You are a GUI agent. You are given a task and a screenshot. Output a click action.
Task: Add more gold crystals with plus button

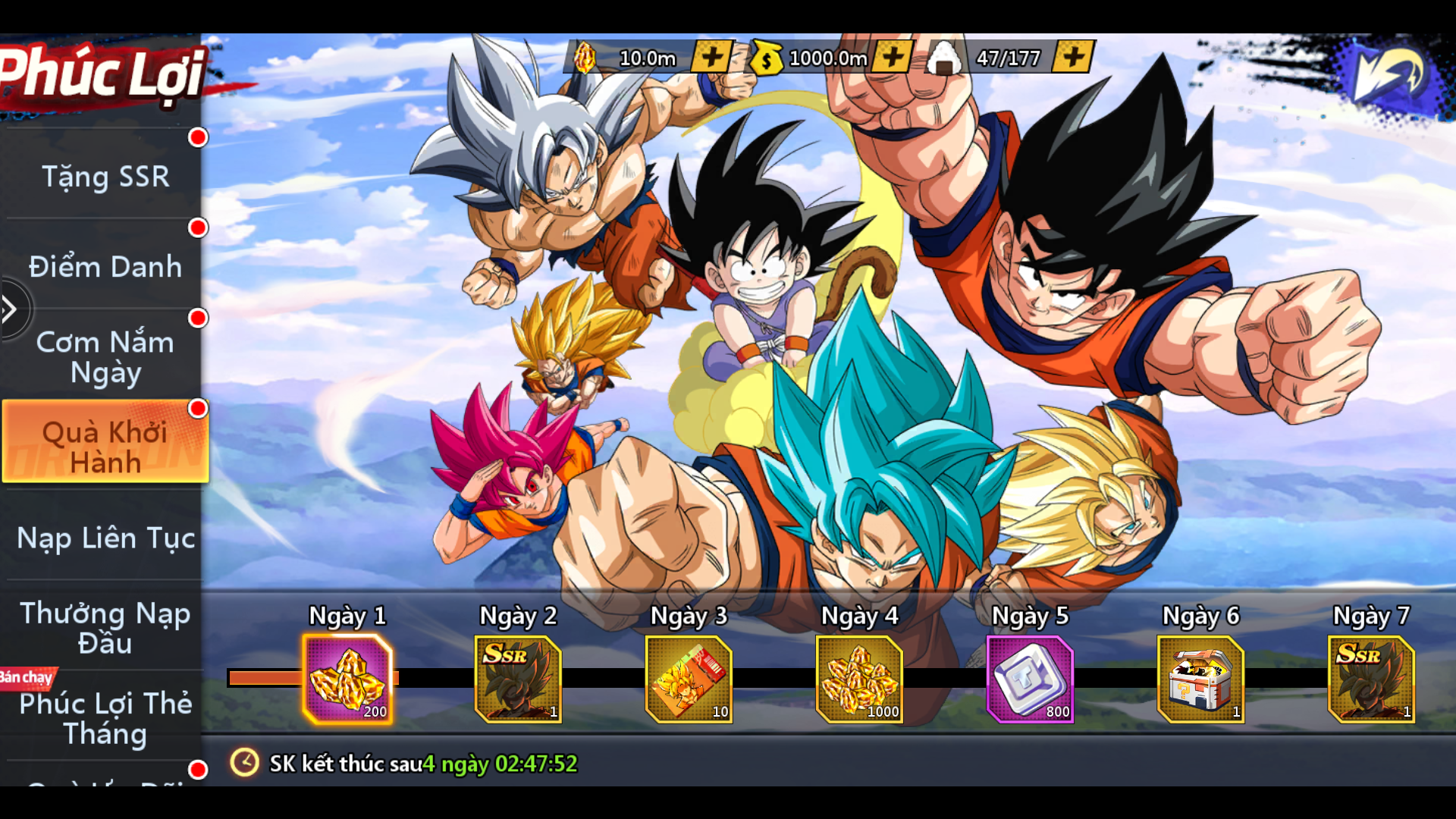click(711, 57)
